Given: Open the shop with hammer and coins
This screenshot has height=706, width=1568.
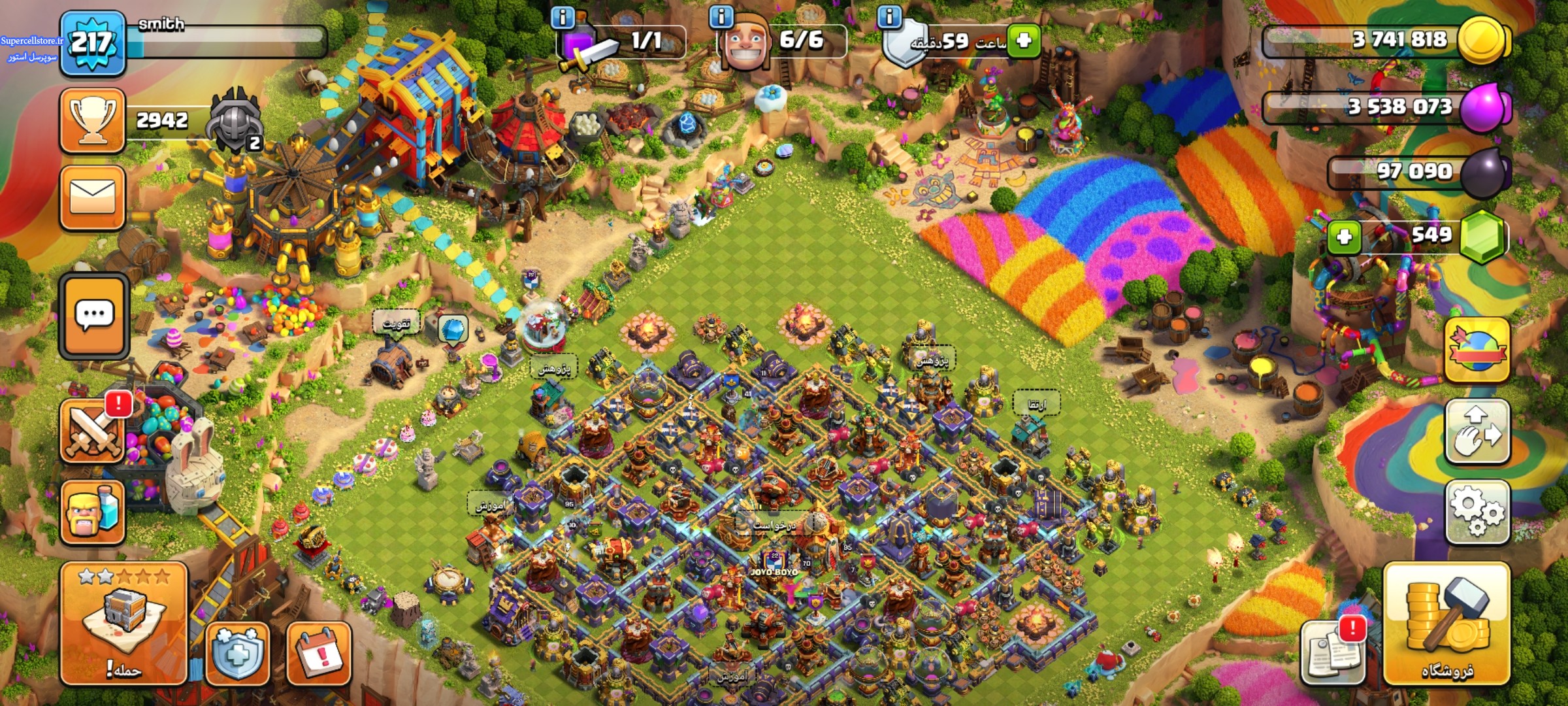Looking at the screenshot, I should [1446, 624].
